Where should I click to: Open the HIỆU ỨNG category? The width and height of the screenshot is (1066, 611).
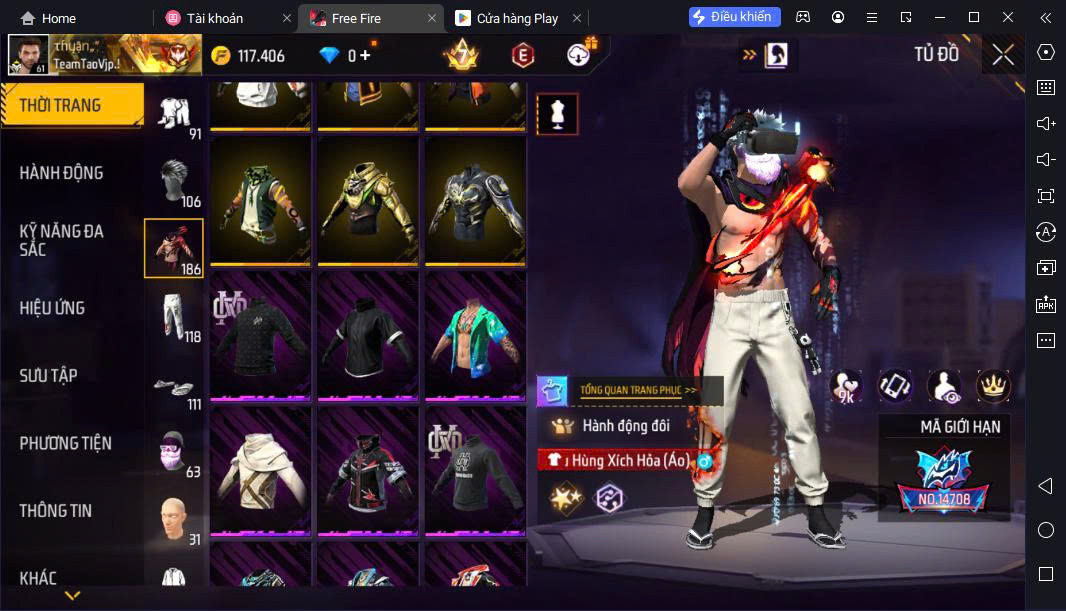52,308
